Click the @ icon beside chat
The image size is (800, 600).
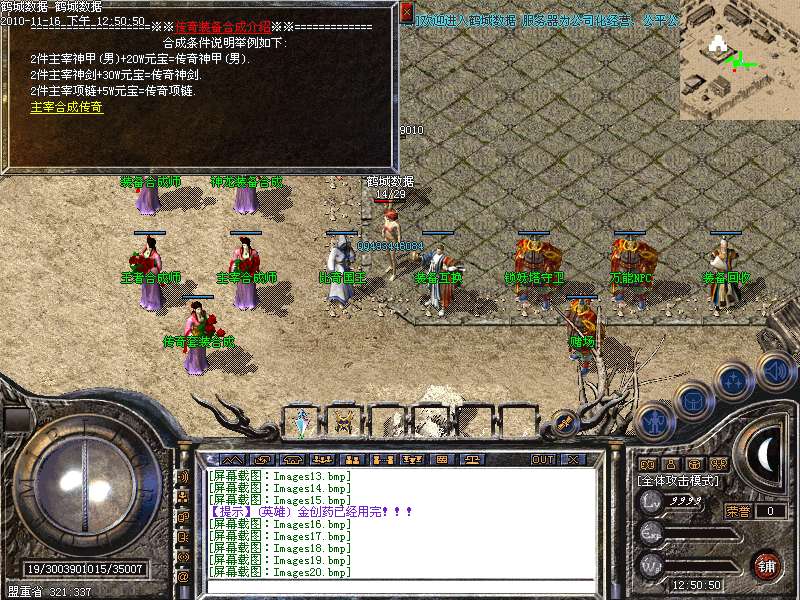[183, 577]
